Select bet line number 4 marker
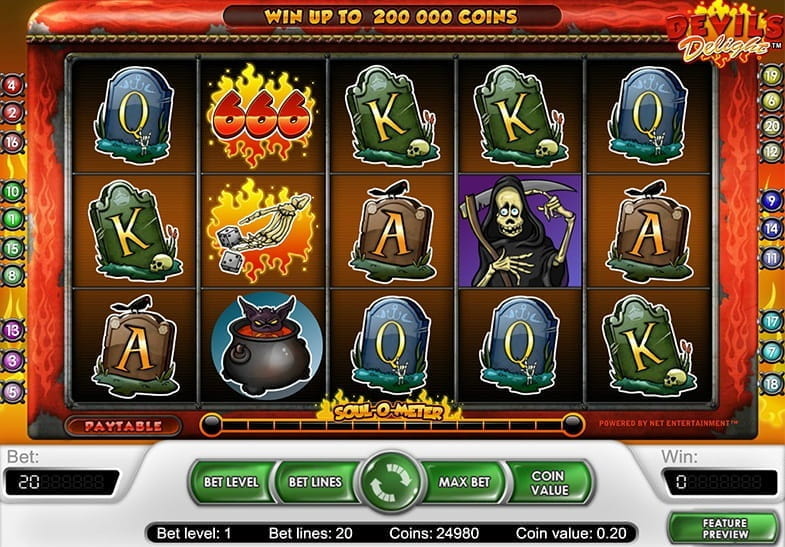Image resolution: width=785 pixels, height=547 pixels. click(13, 86)
